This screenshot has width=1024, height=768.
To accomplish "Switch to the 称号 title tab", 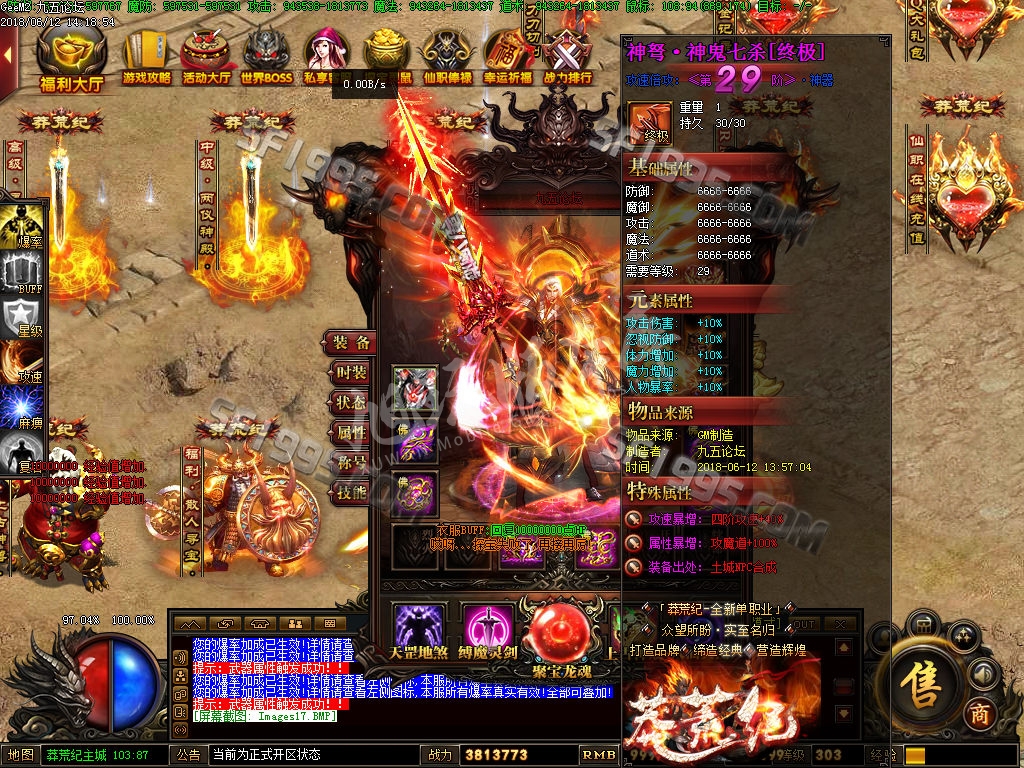I will pos(352,462).
